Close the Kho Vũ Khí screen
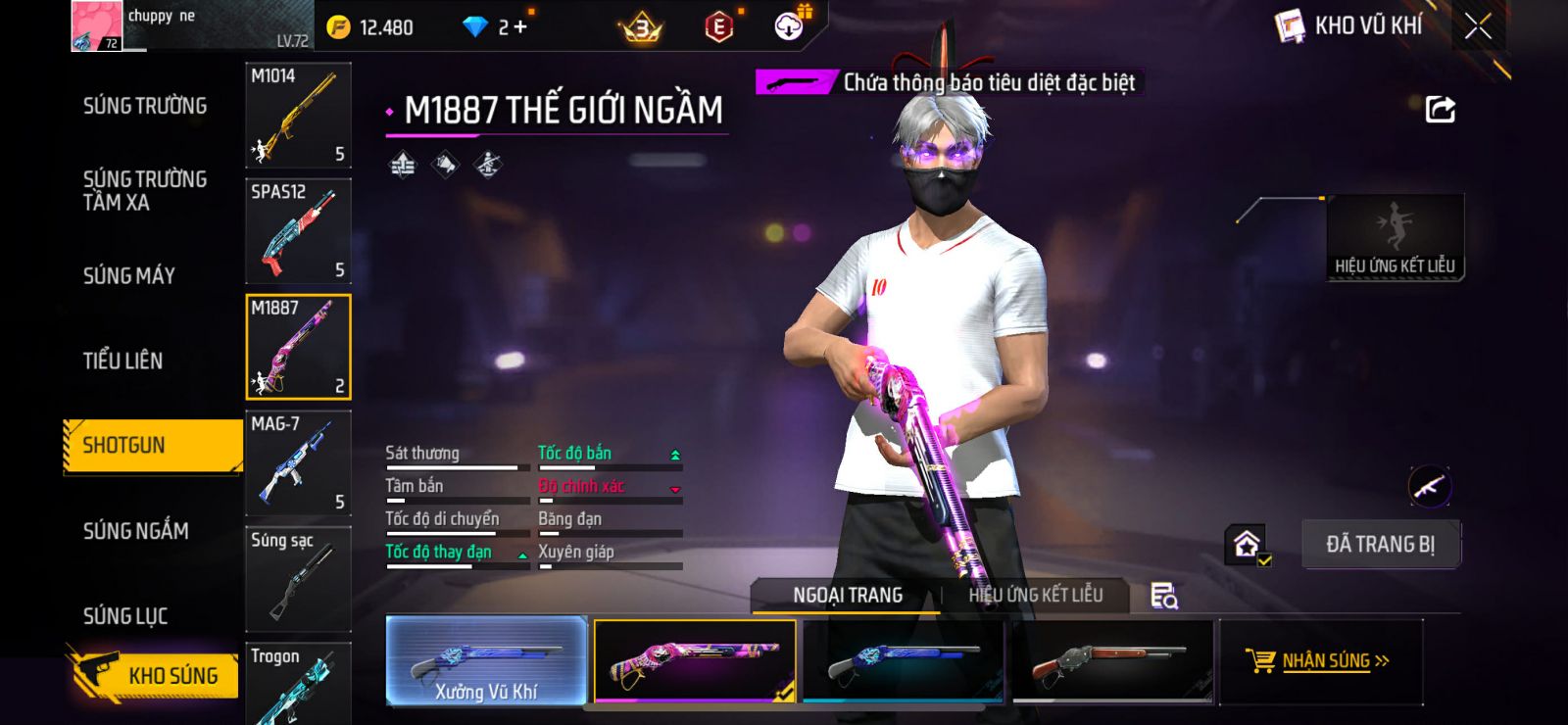 tap(1478, 26)
